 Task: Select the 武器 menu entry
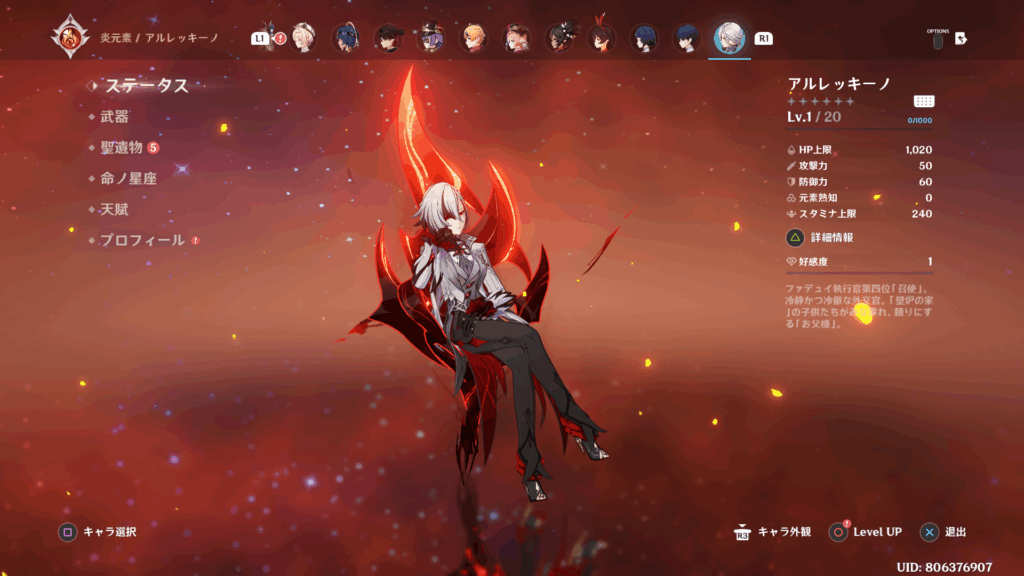click(x=114, y=117)
